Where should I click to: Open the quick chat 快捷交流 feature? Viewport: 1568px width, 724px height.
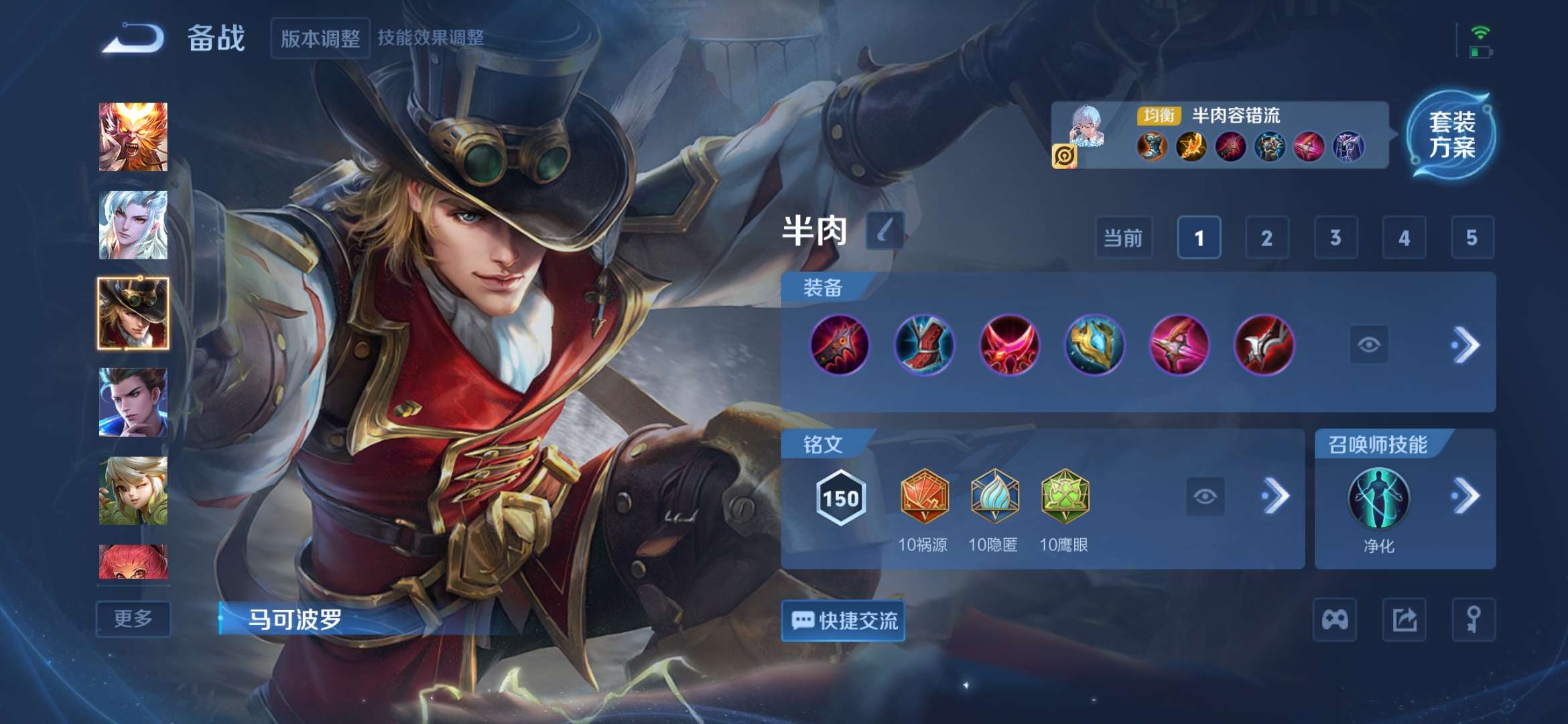843,620
